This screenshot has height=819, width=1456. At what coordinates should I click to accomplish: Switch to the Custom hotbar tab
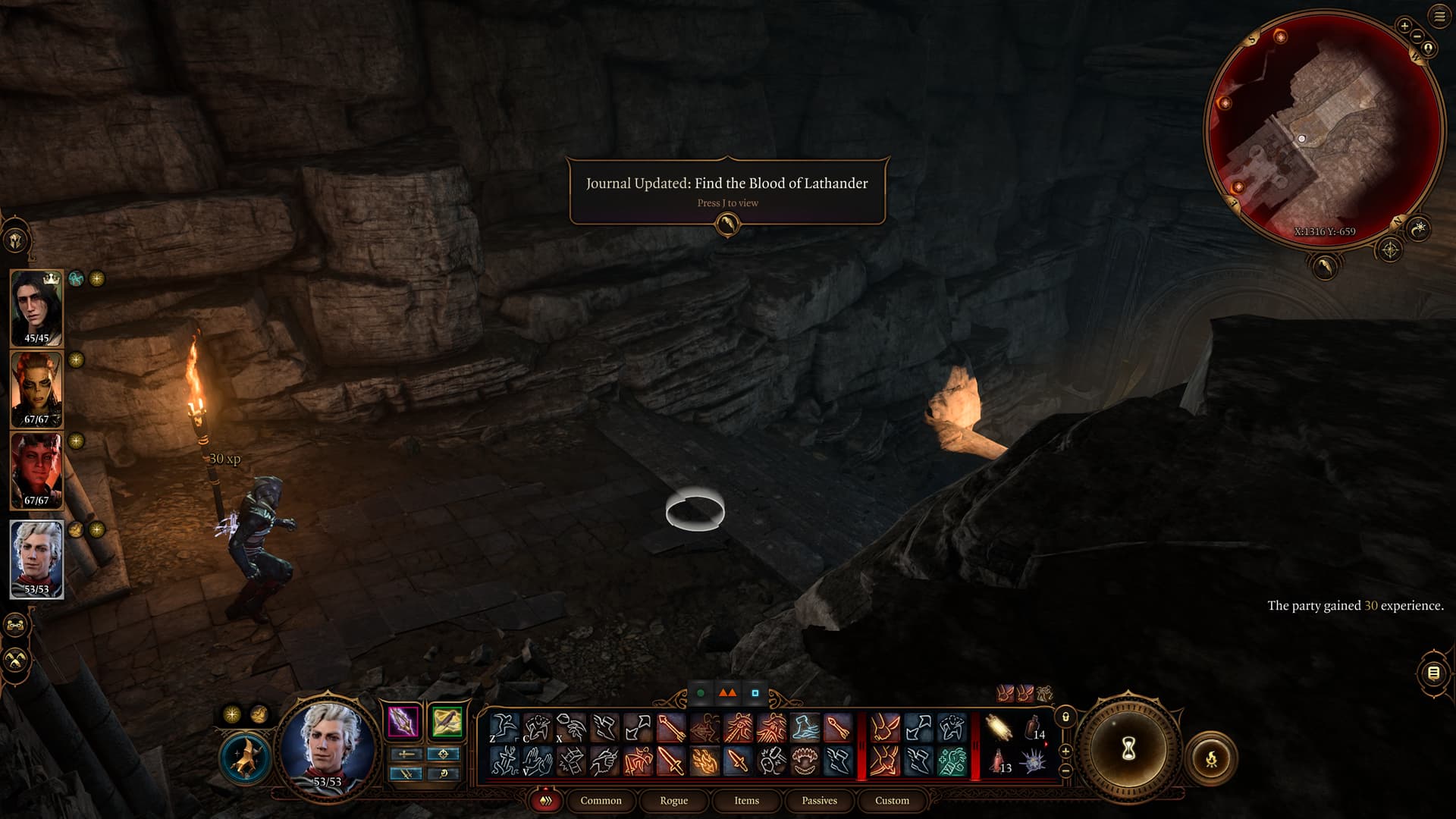click(892, 800)
